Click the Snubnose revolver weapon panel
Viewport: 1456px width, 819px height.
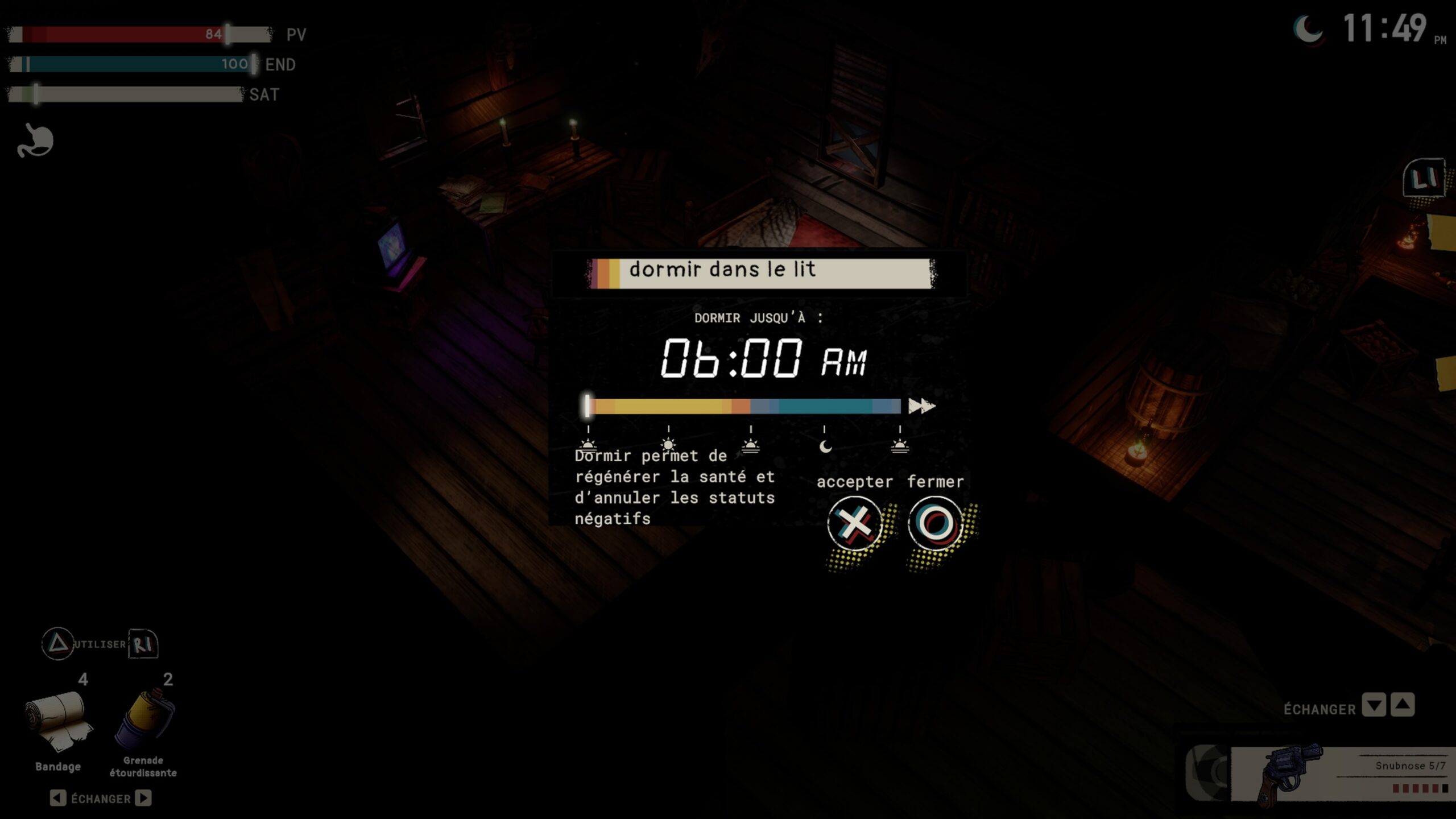pos(1342,773)
